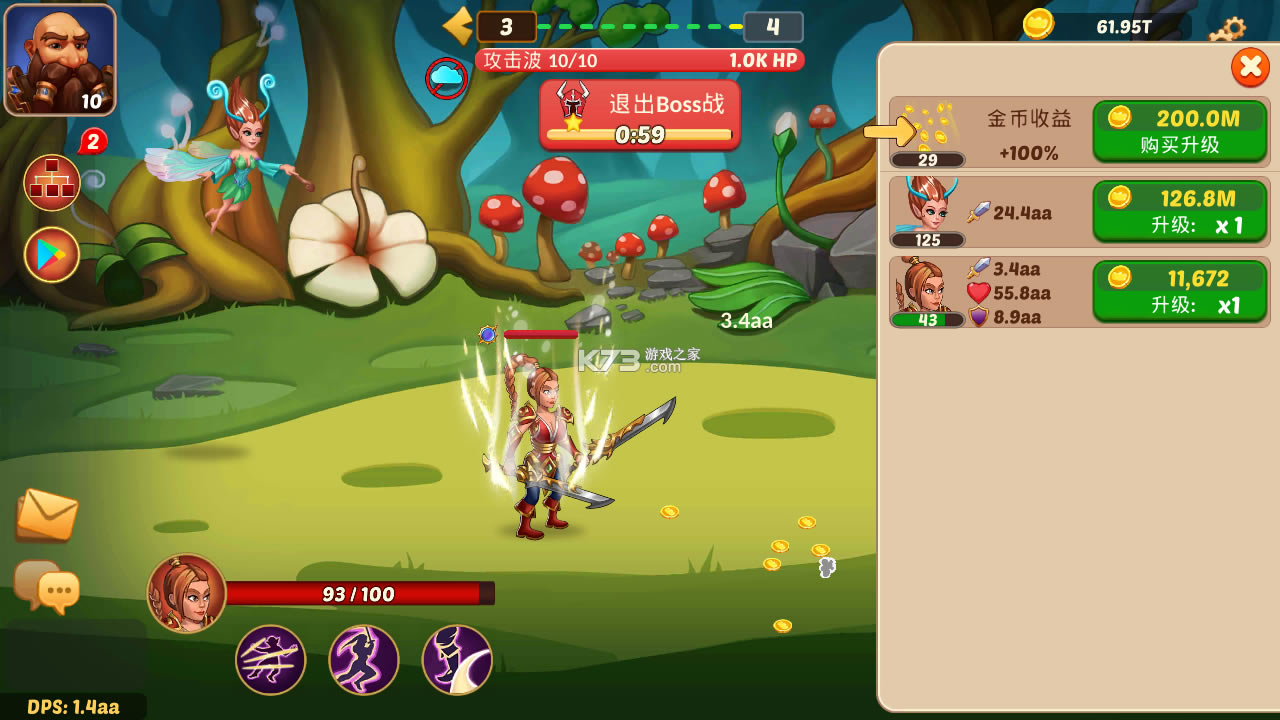Viewport: 1280px width, 720px height.
Task: Activate the crescent sweep skill
Action: (x=457, y=660)
